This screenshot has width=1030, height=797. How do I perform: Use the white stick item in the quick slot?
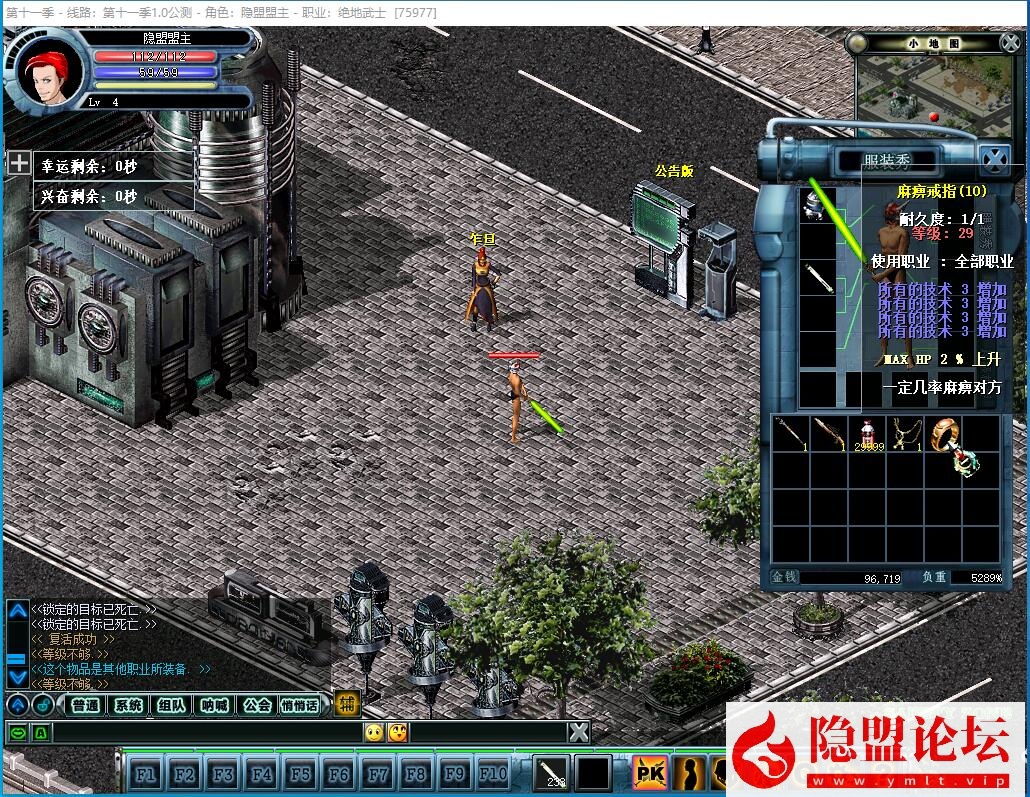[551, 773]
